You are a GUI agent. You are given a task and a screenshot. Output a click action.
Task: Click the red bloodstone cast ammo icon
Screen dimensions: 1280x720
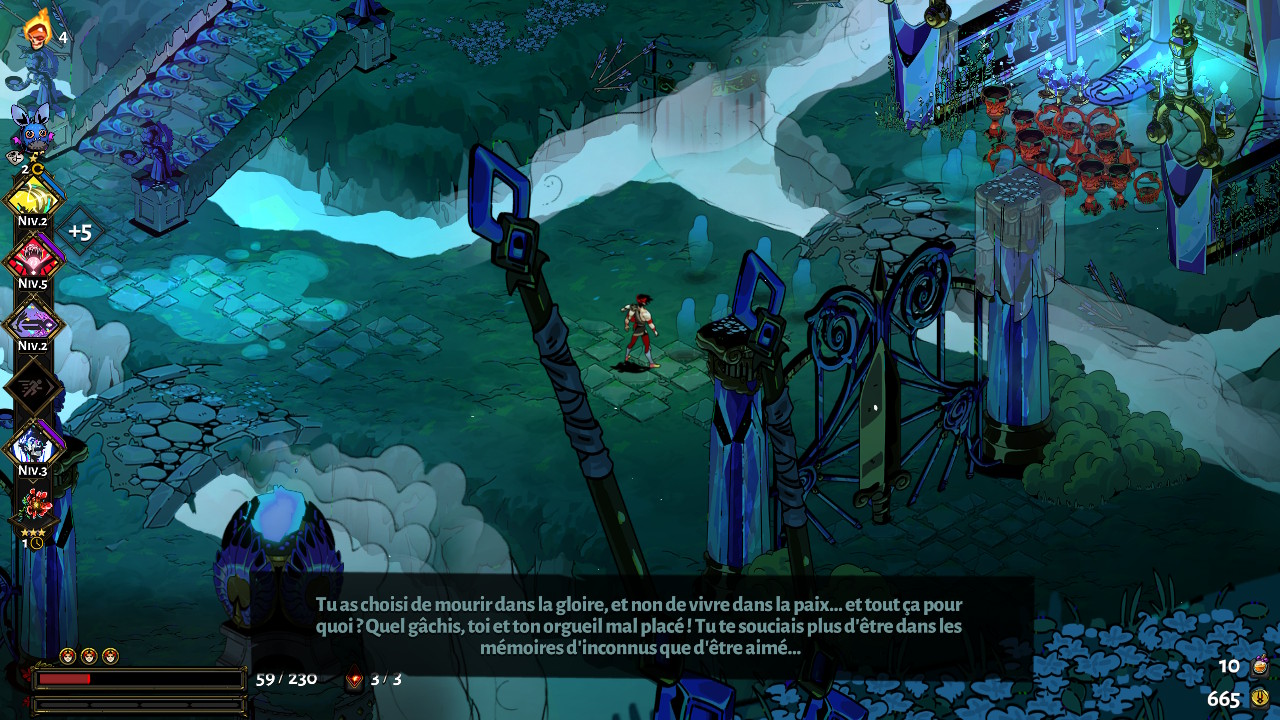click(x=354, y=679)
